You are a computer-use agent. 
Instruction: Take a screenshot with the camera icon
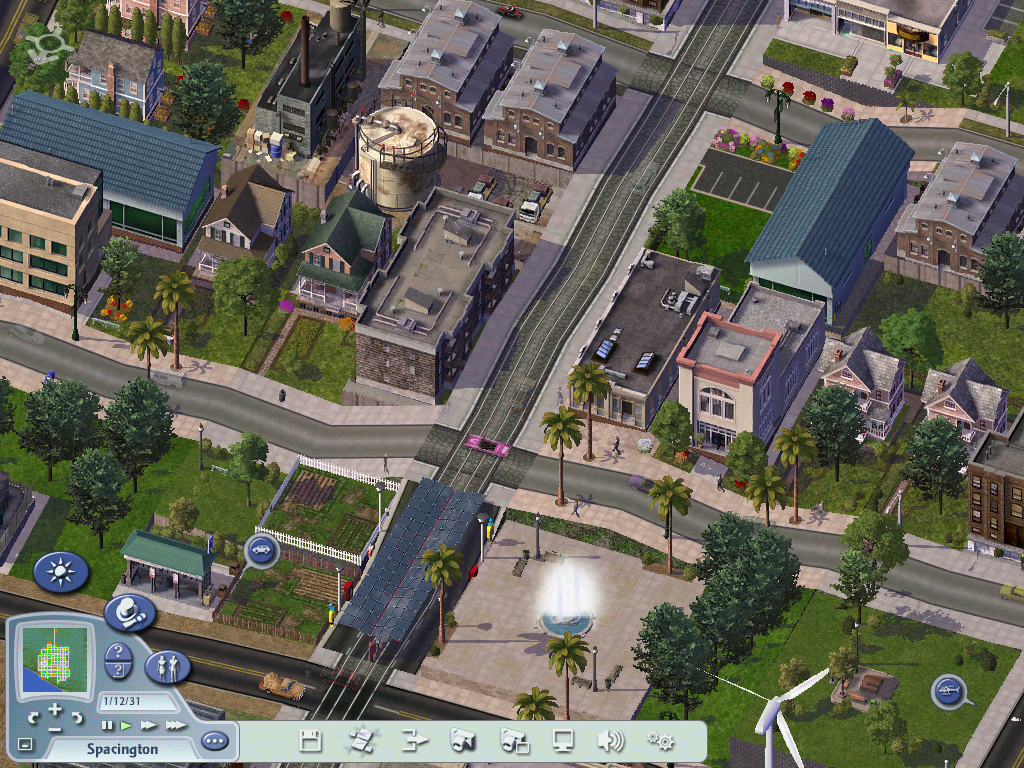point(461,741)
